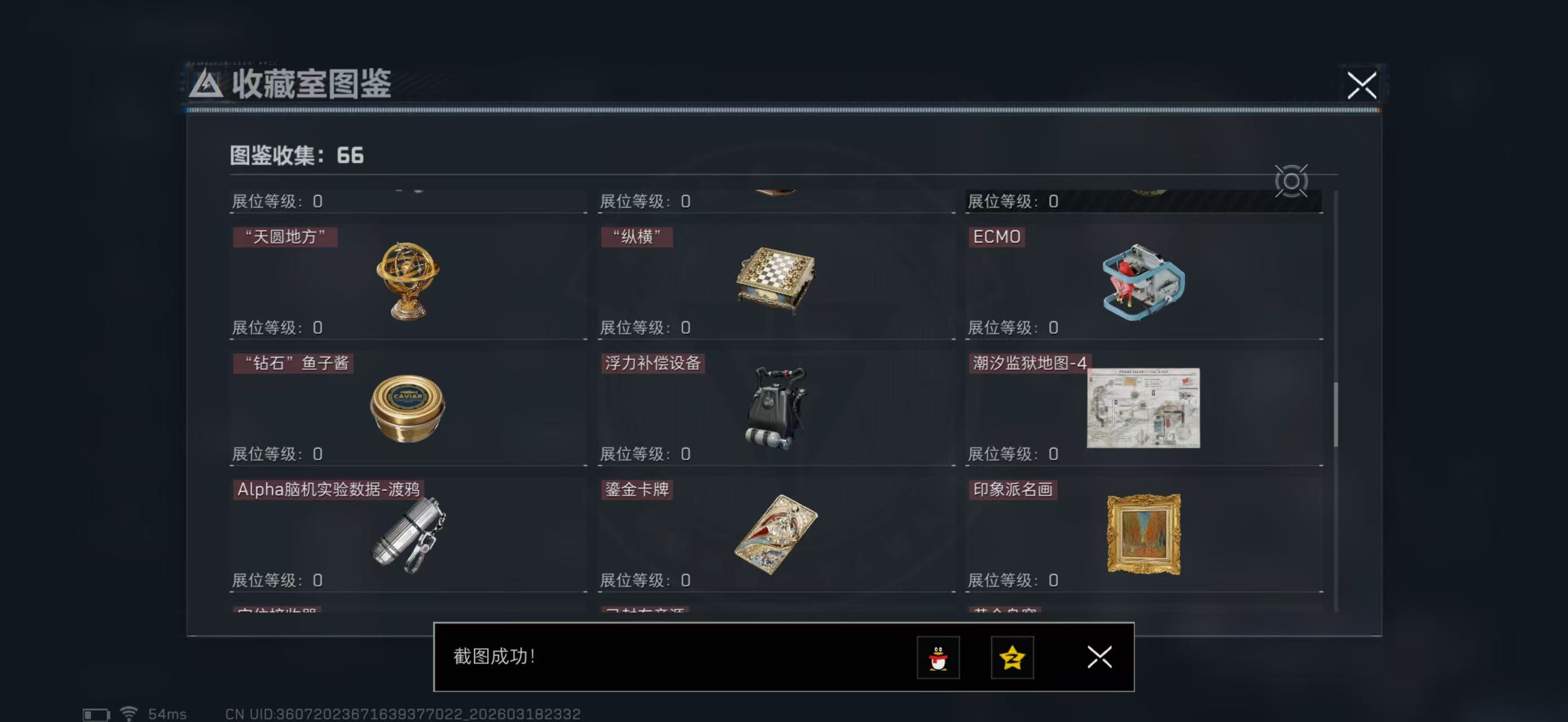This screenshot has width=1568, height=722.
Task: Click the 图鉴收集: 66 counter label
Action: tap(295, 156)
